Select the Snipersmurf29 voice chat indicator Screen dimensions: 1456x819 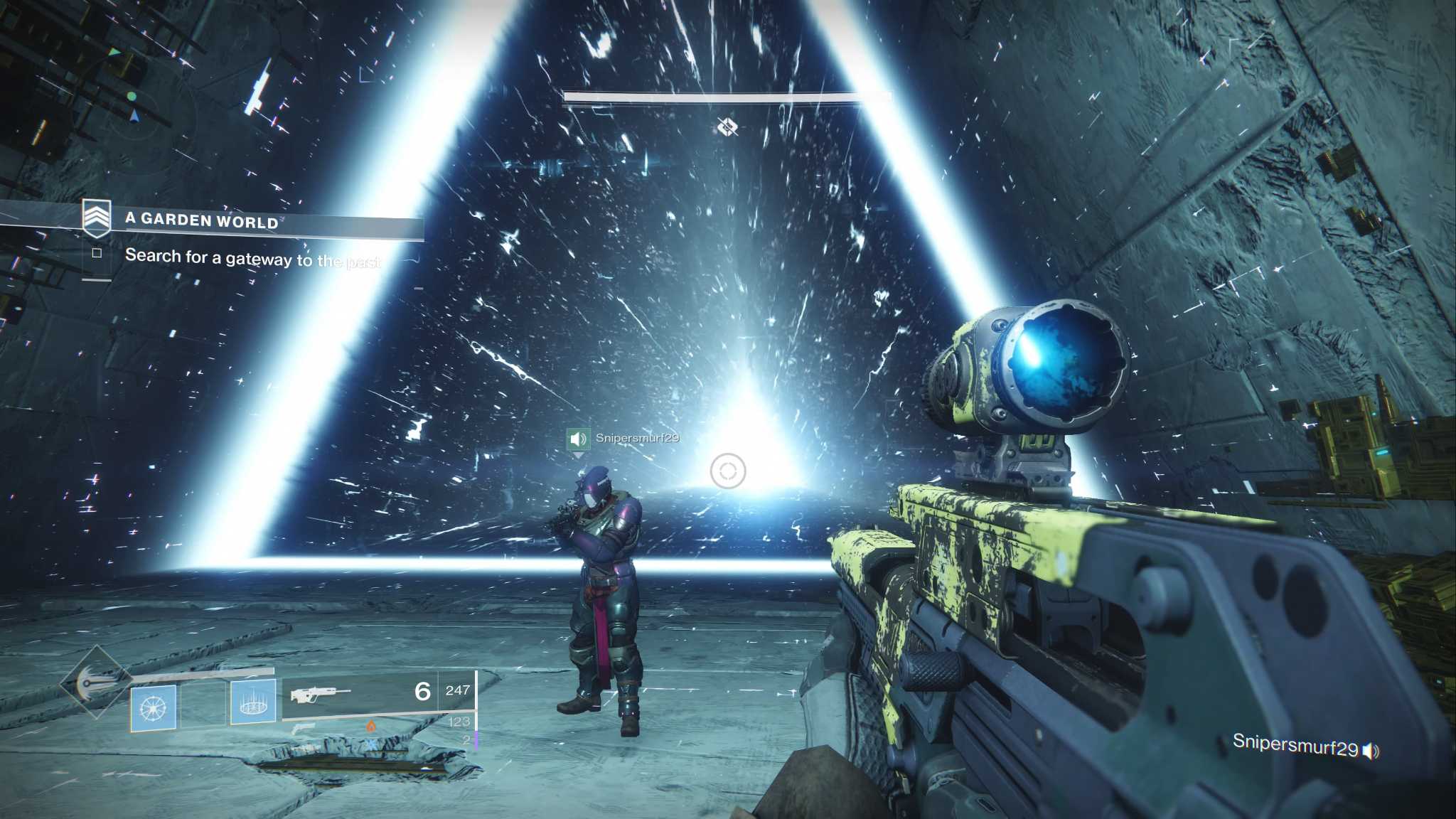tap(1305, 746)
